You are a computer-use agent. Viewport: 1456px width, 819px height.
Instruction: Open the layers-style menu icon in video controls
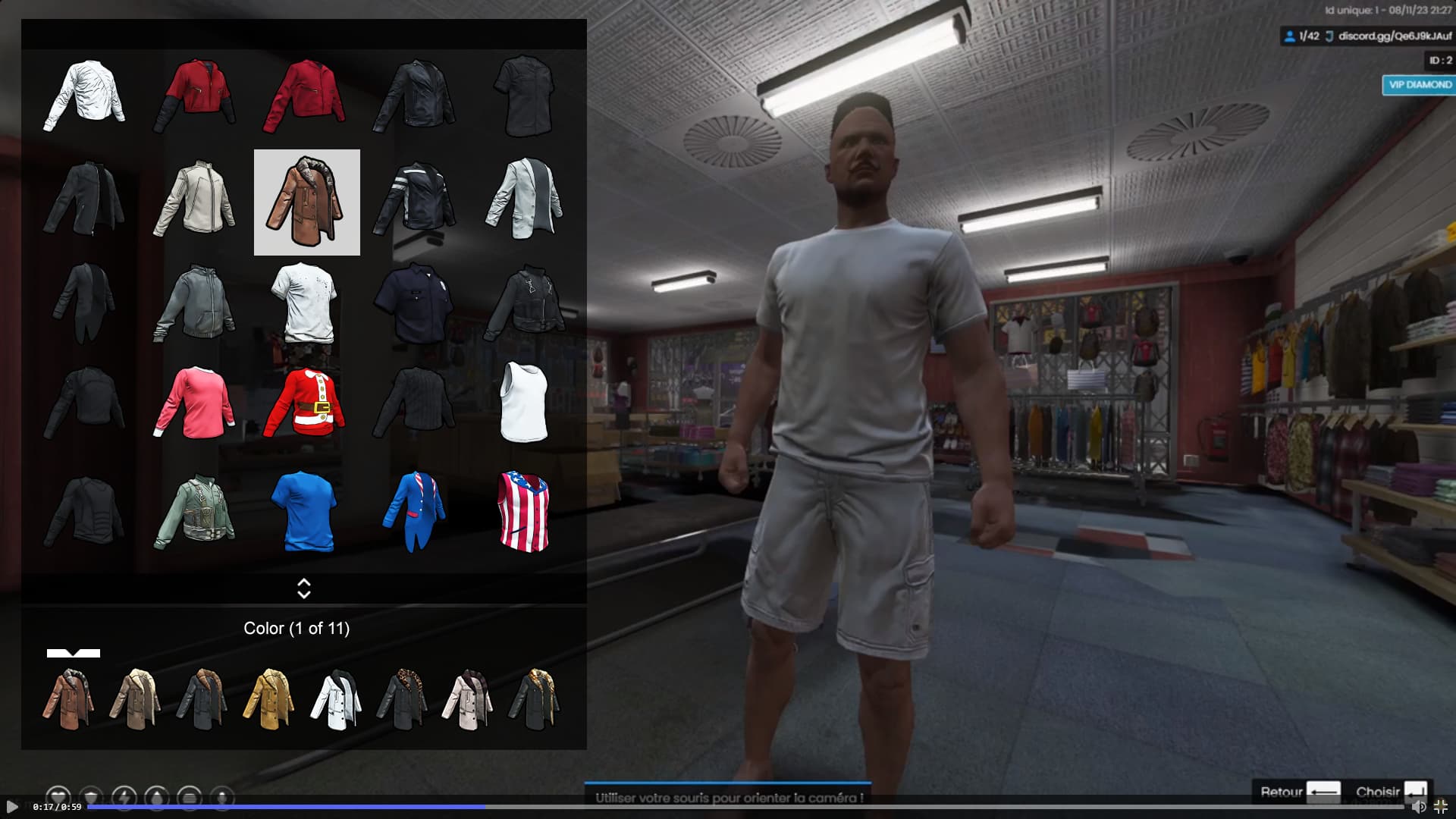[x=189, y=796]
